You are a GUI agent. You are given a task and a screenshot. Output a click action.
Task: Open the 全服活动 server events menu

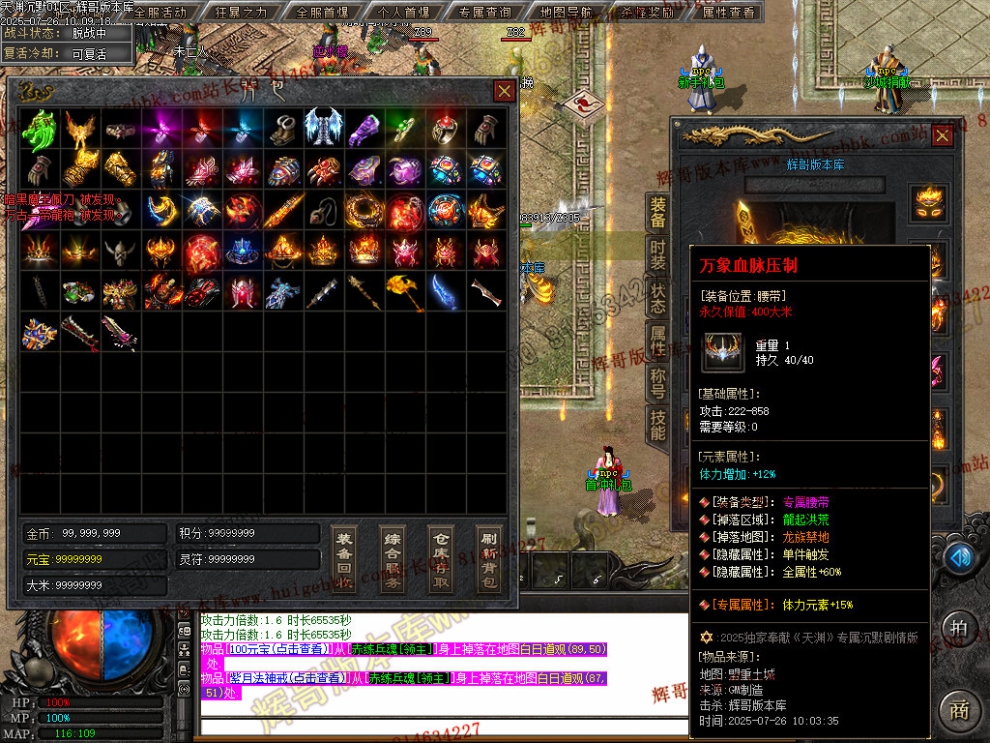click(160, 12)
